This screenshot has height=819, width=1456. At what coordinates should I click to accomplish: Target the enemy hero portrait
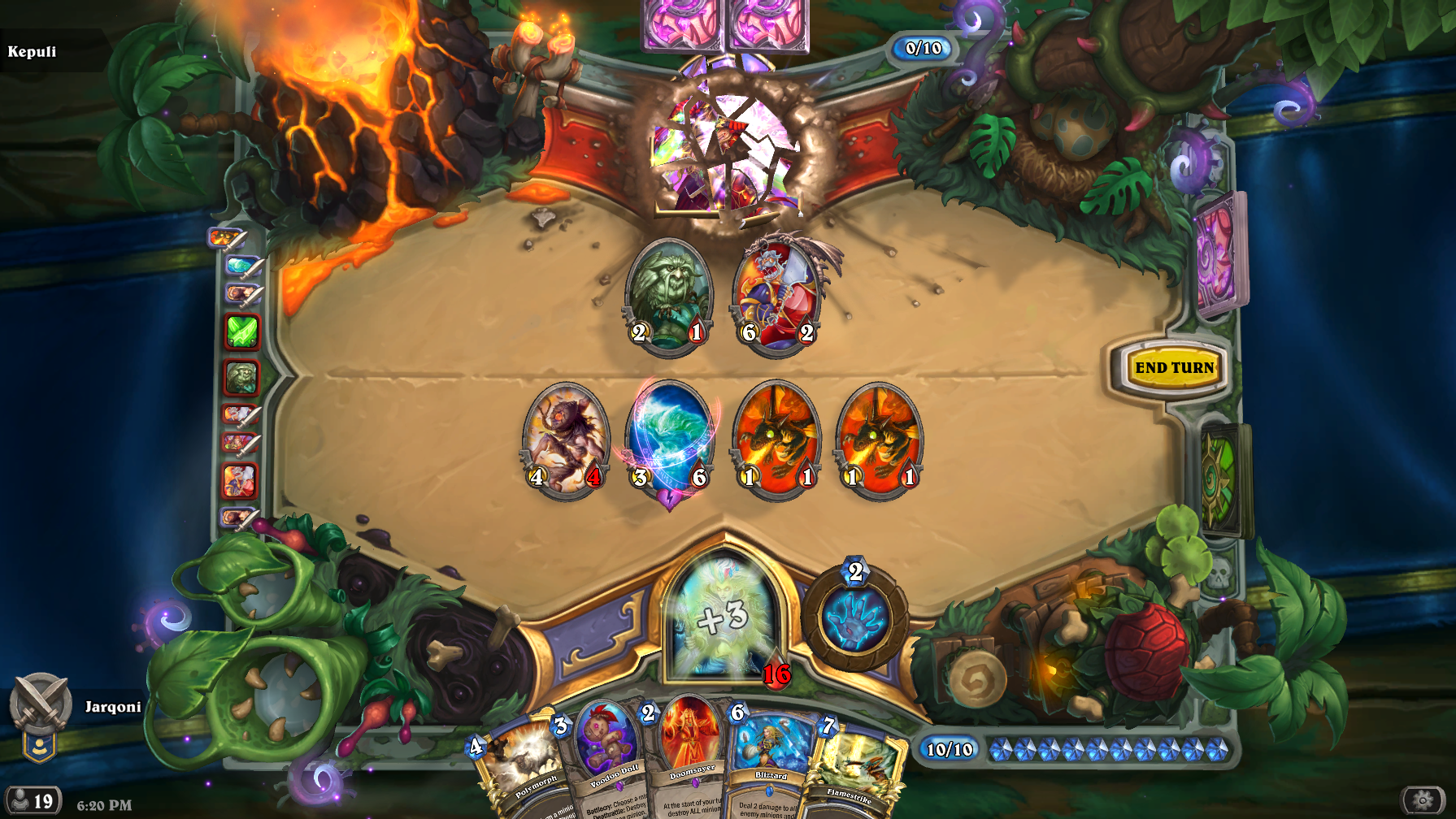coord(726,154)
